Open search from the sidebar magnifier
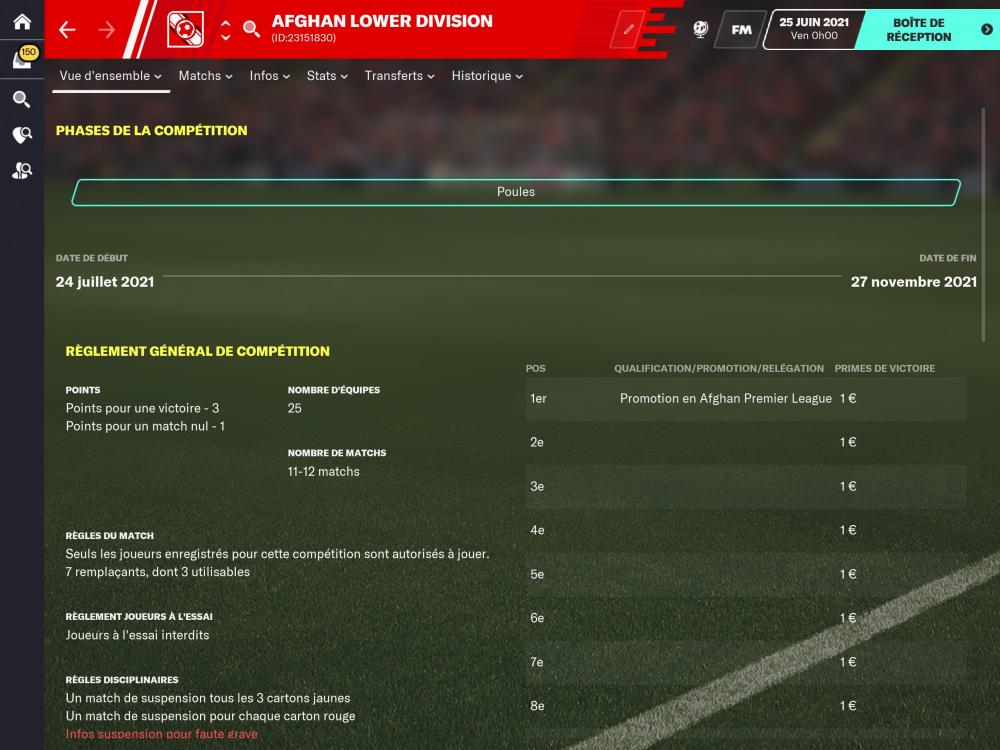Image resolution: width=1000 pixels, height=750 pixels. [x=21, y=99]
